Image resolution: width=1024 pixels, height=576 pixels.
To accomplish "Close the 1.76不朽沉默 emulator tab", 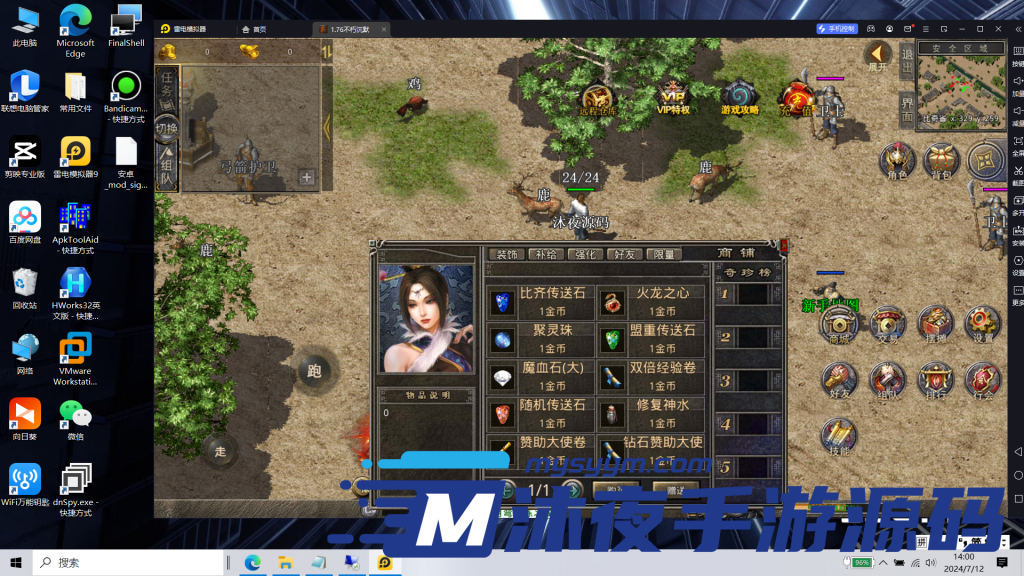I will pyautogui.click(x=386, y=29).
